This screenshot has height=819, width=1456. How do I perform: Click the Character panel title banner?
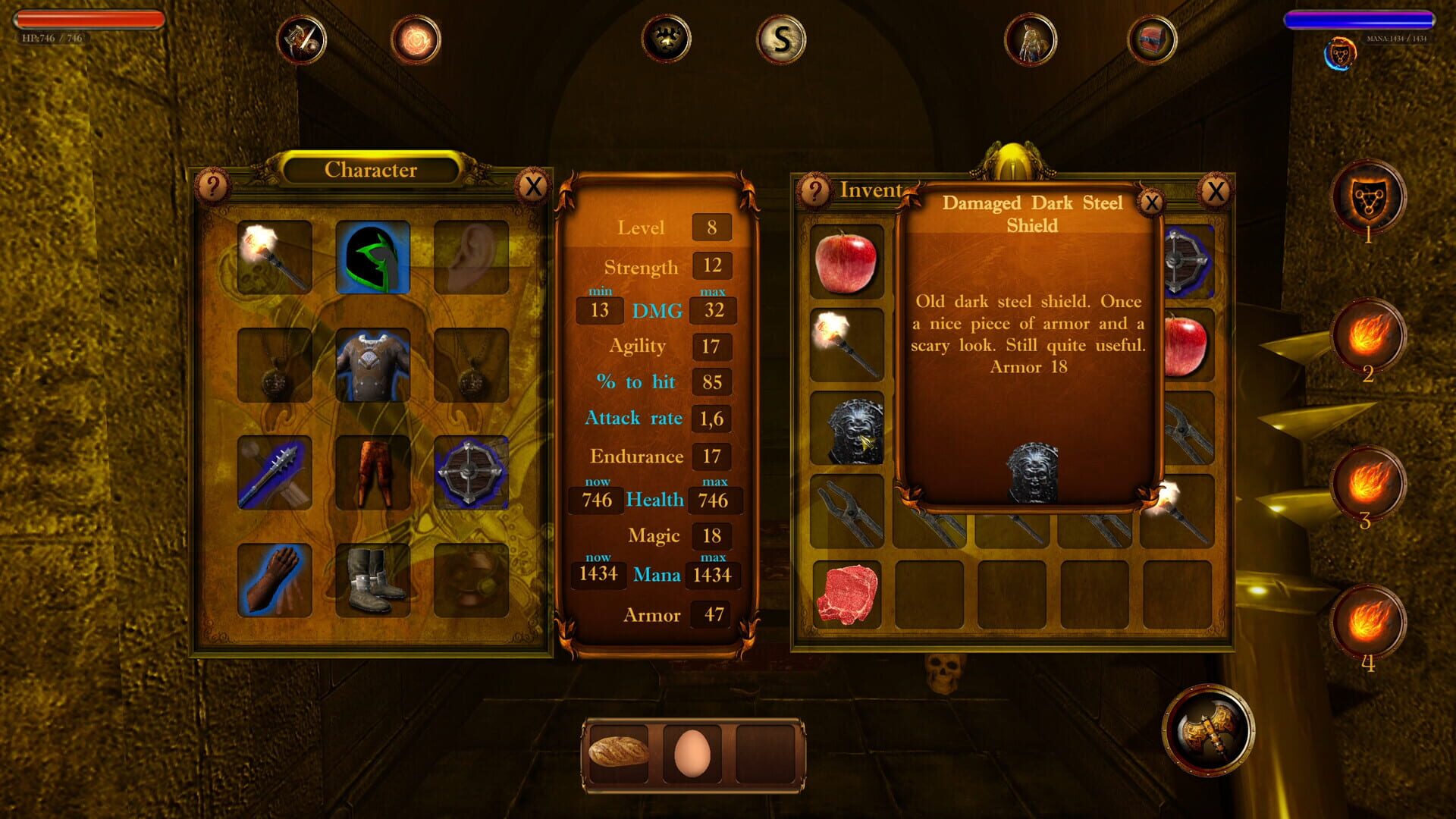point(371,170)
